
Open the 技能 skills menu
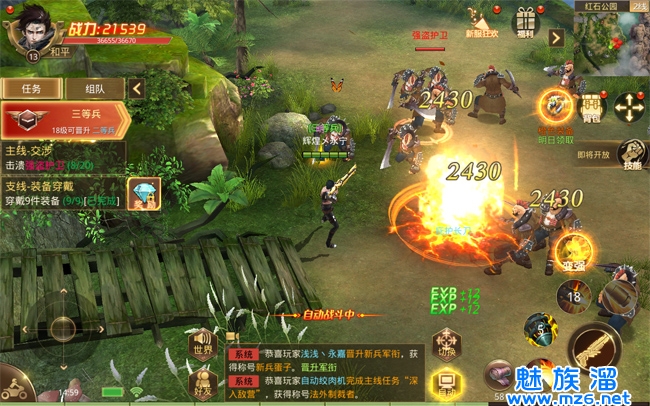tap(632, 154)
